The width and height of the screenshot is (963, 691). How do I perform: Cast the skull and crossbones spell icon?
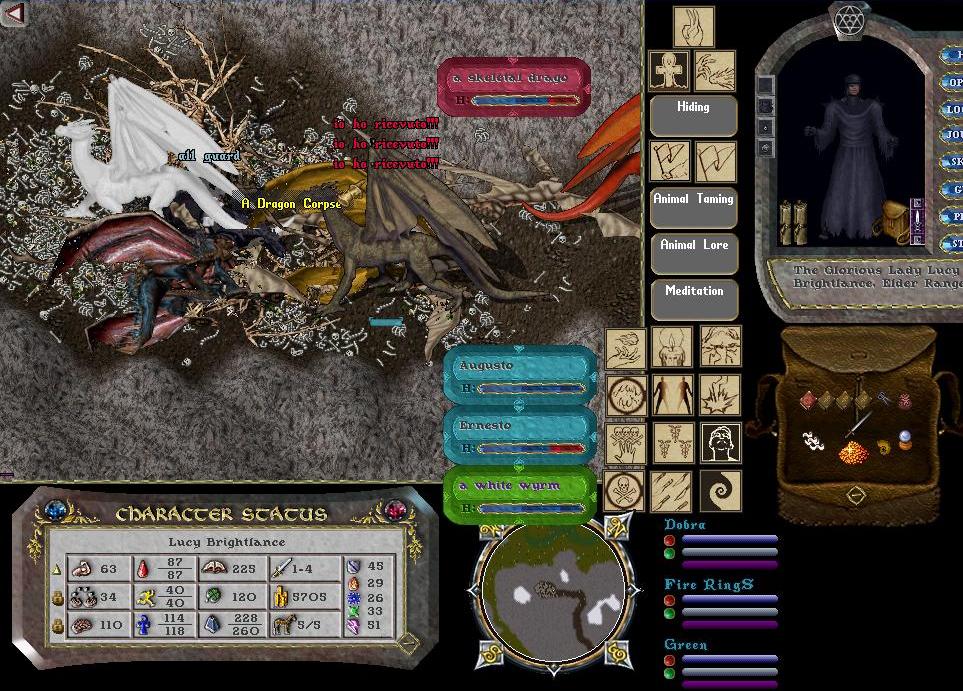coord(625,490)
